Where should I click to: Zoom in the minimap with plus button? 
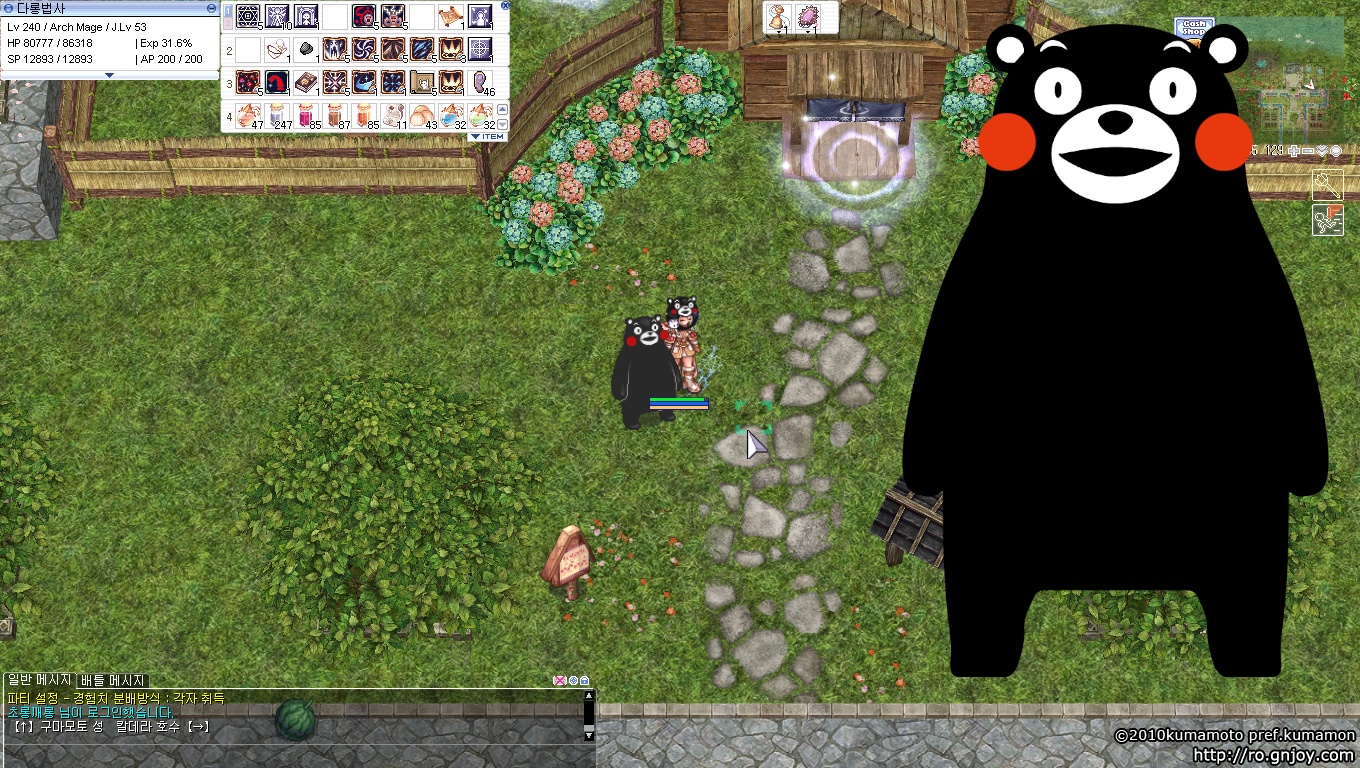click(x=1294, y=151)
